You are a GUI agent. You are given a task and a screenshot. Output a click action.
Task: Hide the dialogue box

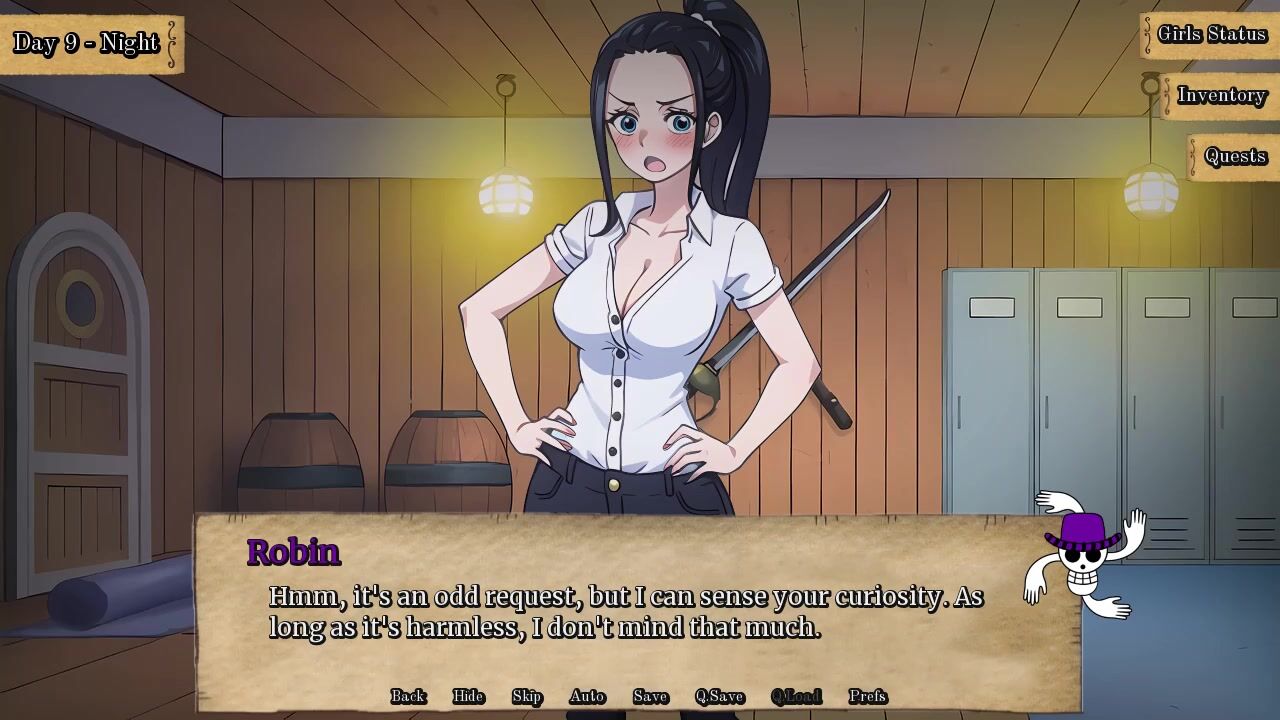click(468, 696)
